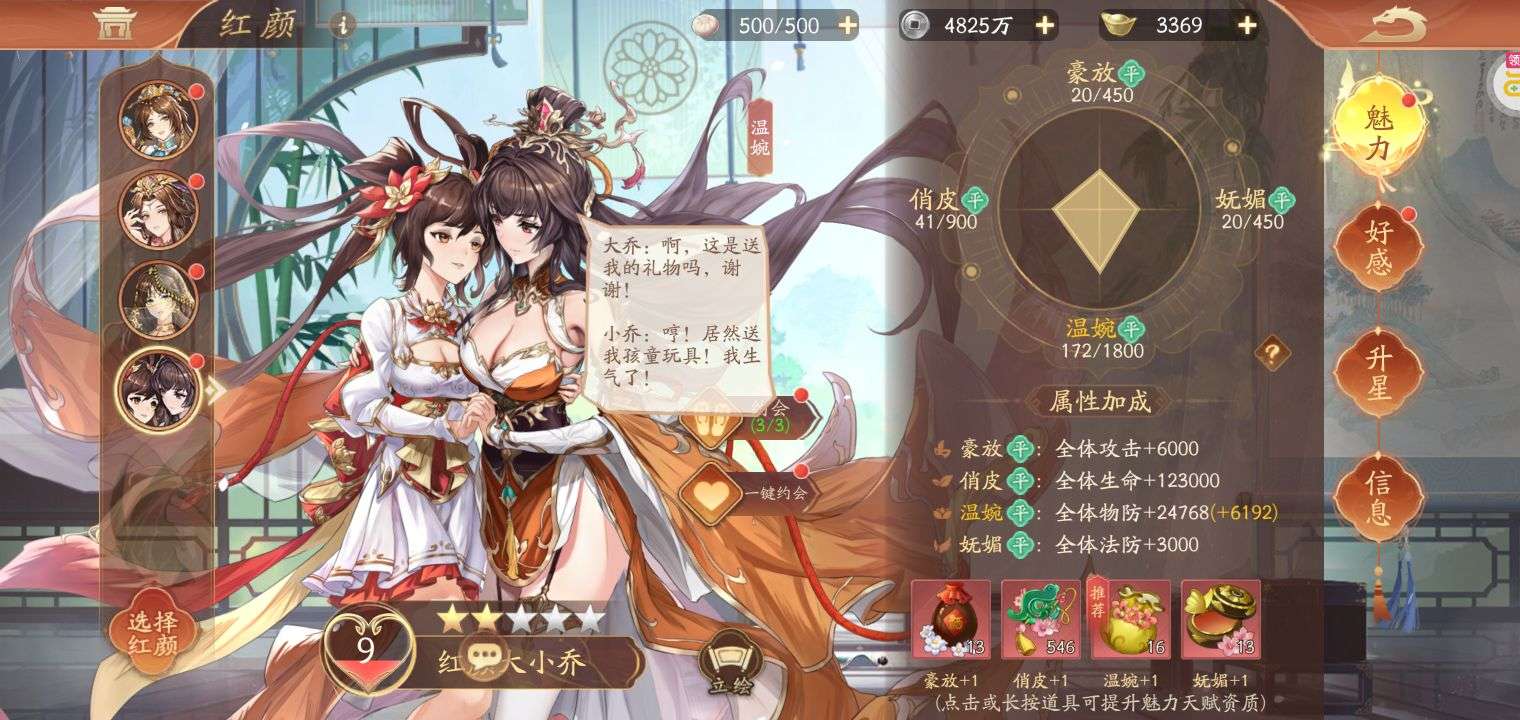Select the 大小乔 duo portrait

click(x=157, y=389)
